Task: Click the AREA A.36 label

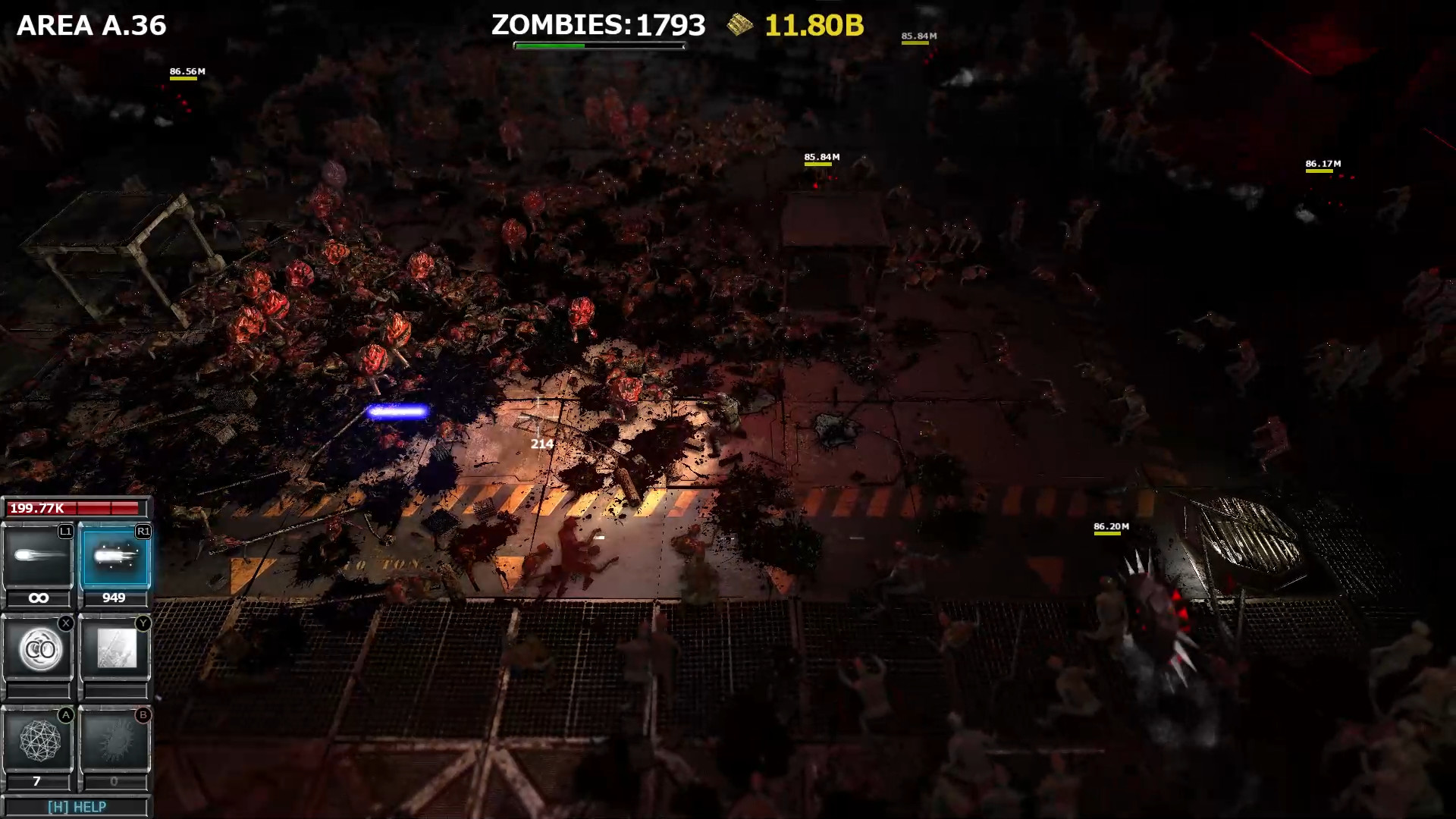Action: (91, 25)
